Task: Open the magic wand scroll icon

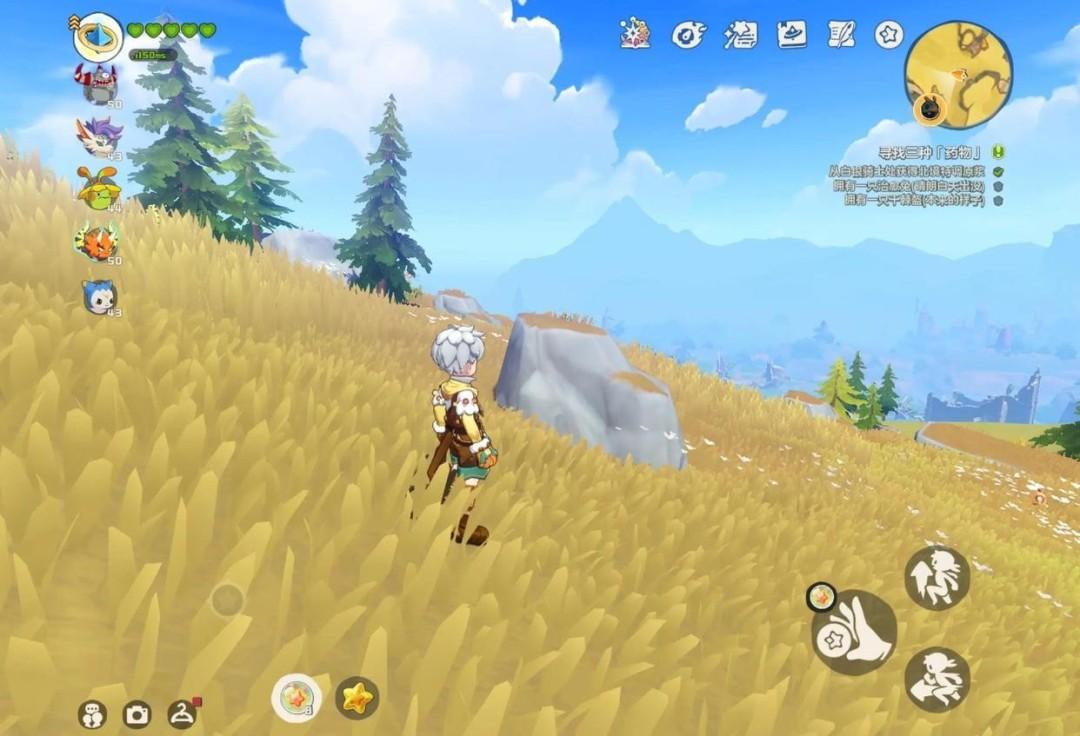Action: [x=740, y=34]
